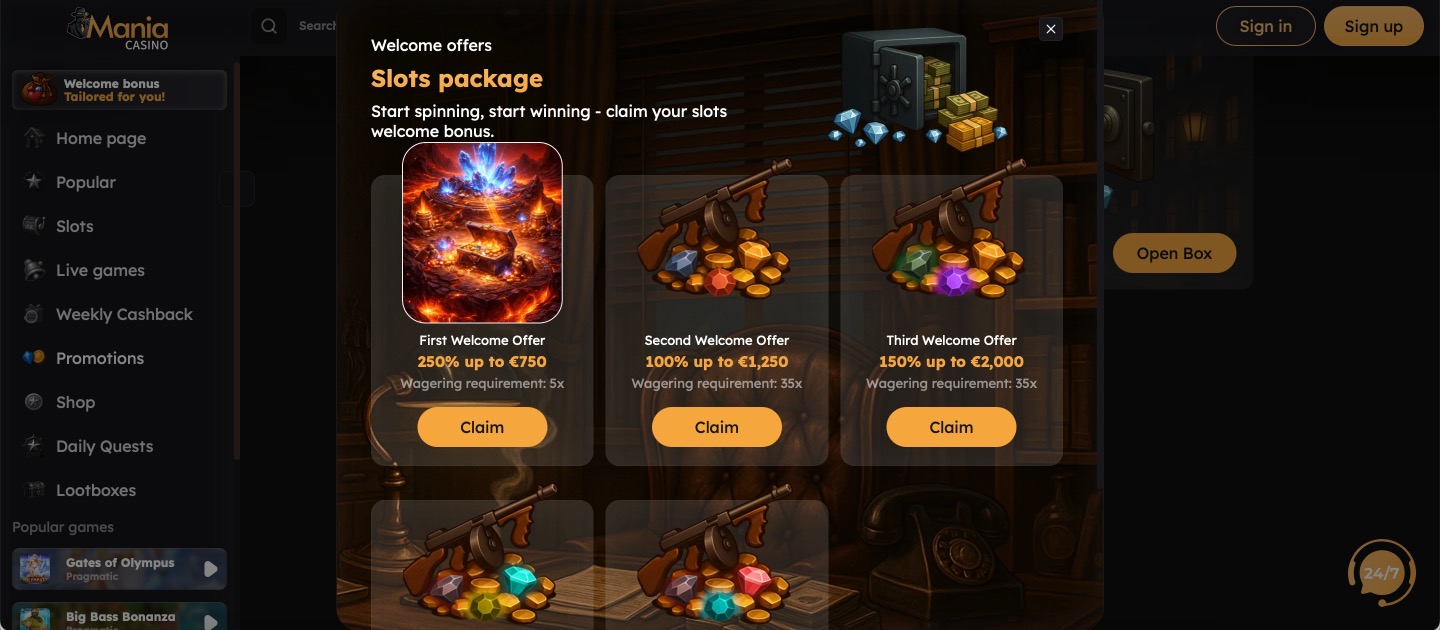Select Lootboxes in the sidebar
Screen dimensions: 1440x630
pyautogui.click(x=95, y=491)
